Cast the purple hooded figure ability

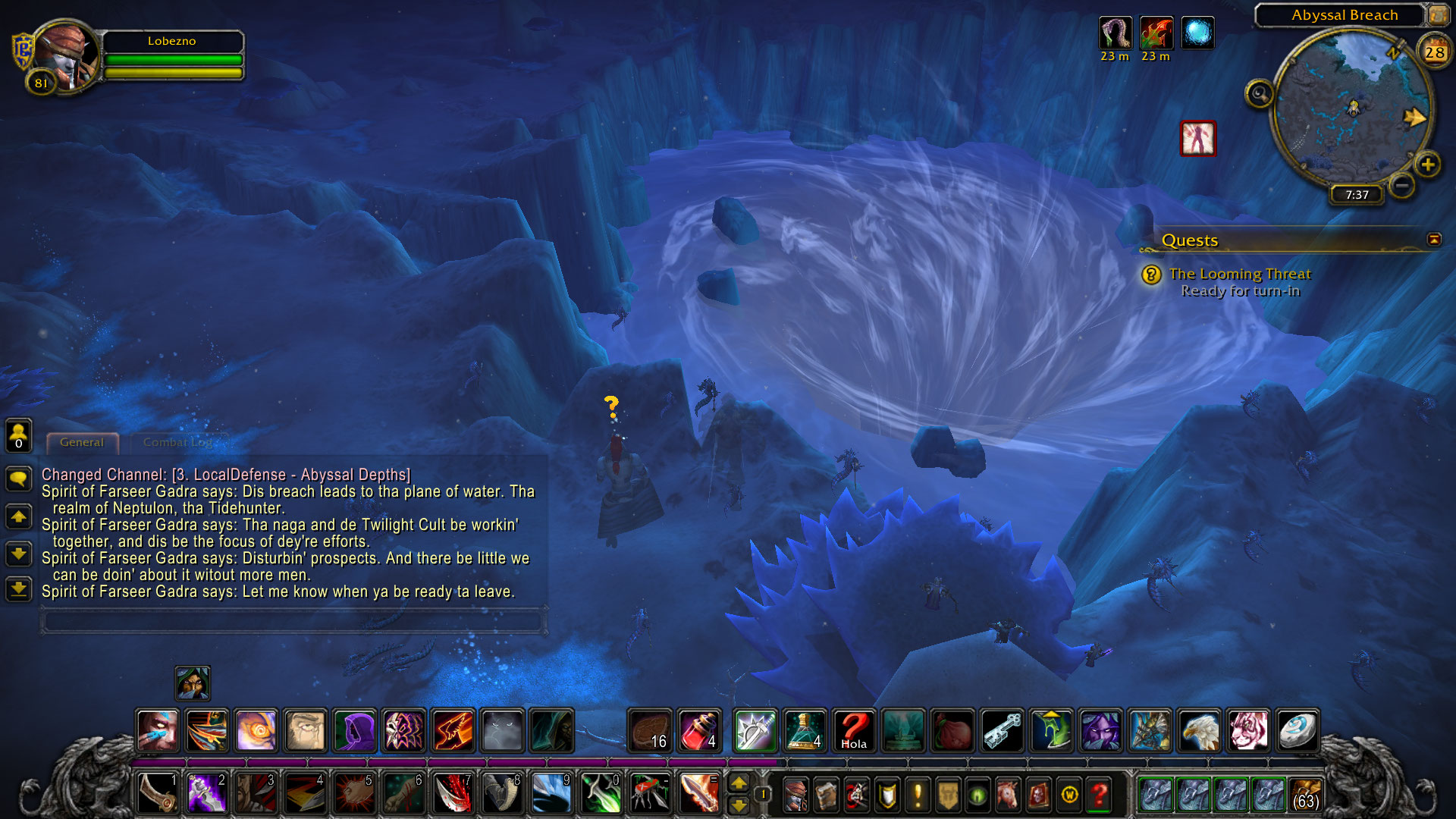click(355, 730)
